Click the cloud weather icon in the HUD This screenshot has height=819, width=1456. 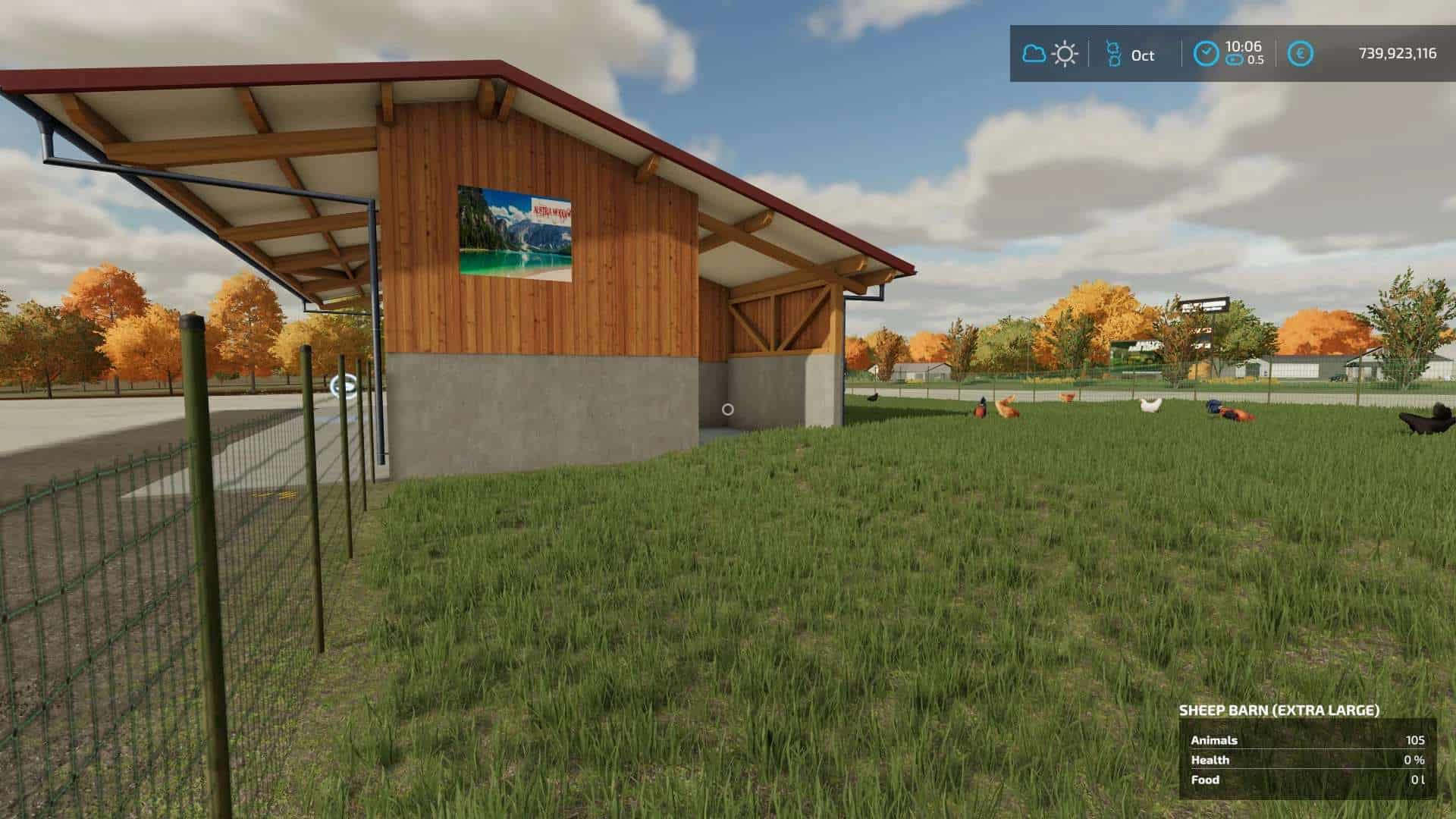[x=1033, y=54]
